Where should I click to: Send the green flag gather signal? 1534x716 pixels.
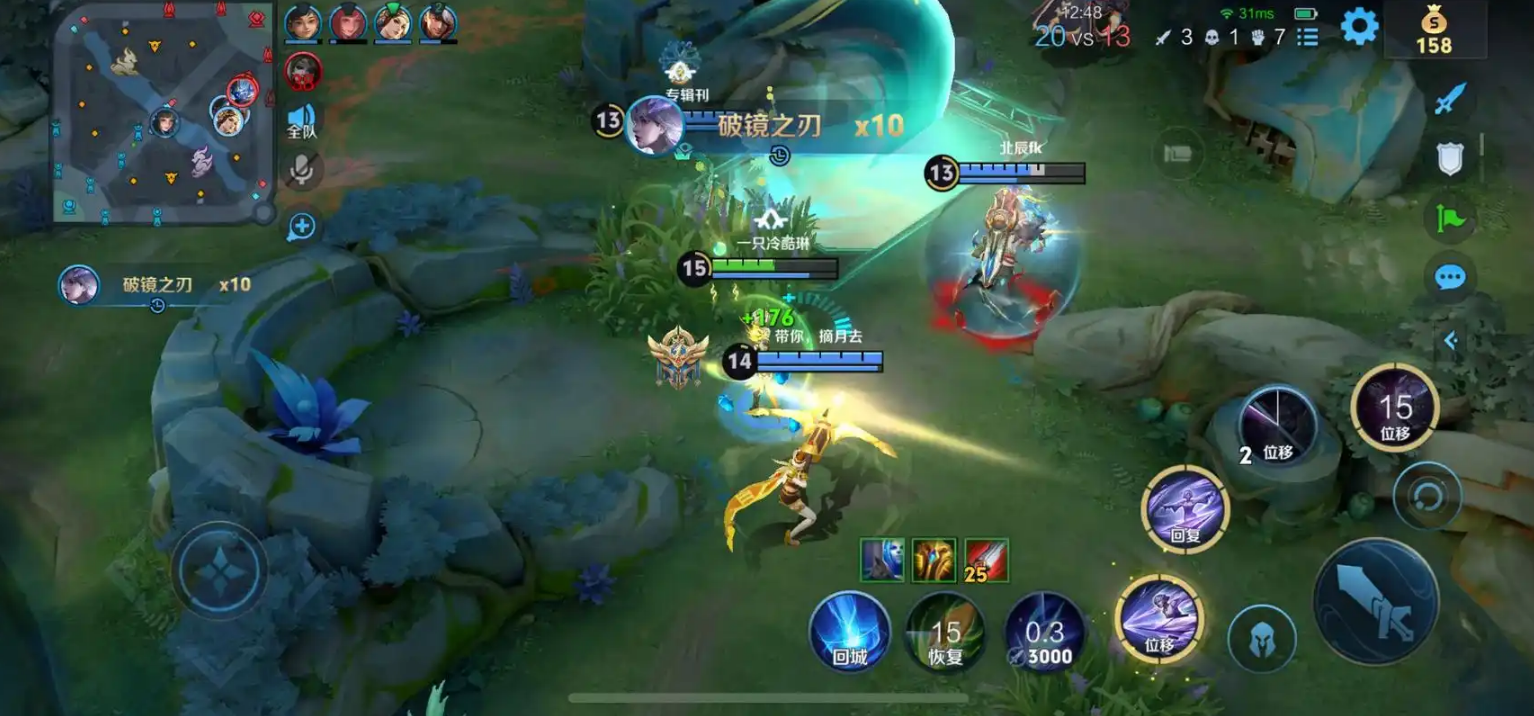click(x=1450, y=217)
